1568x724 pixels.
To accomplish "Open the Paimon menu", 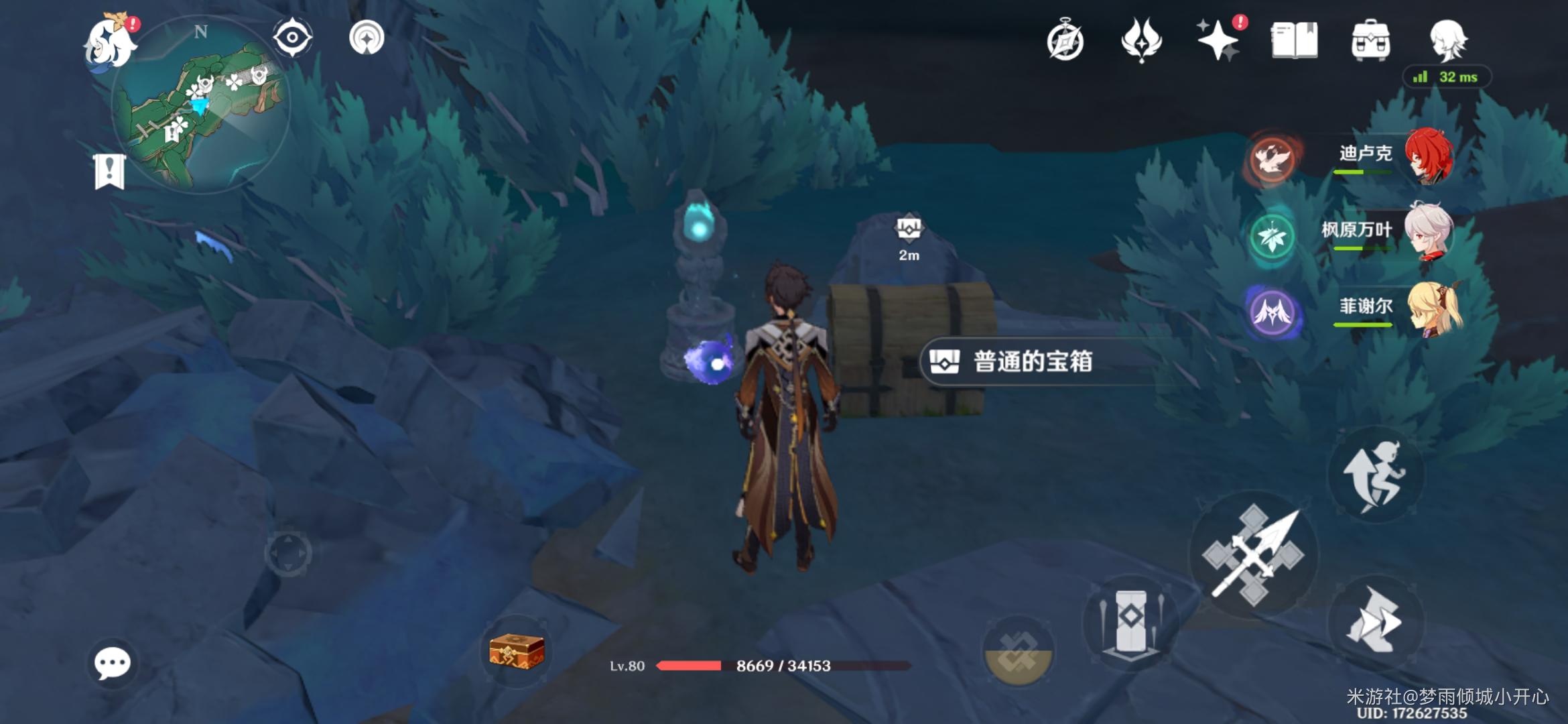I will [111, 43].
